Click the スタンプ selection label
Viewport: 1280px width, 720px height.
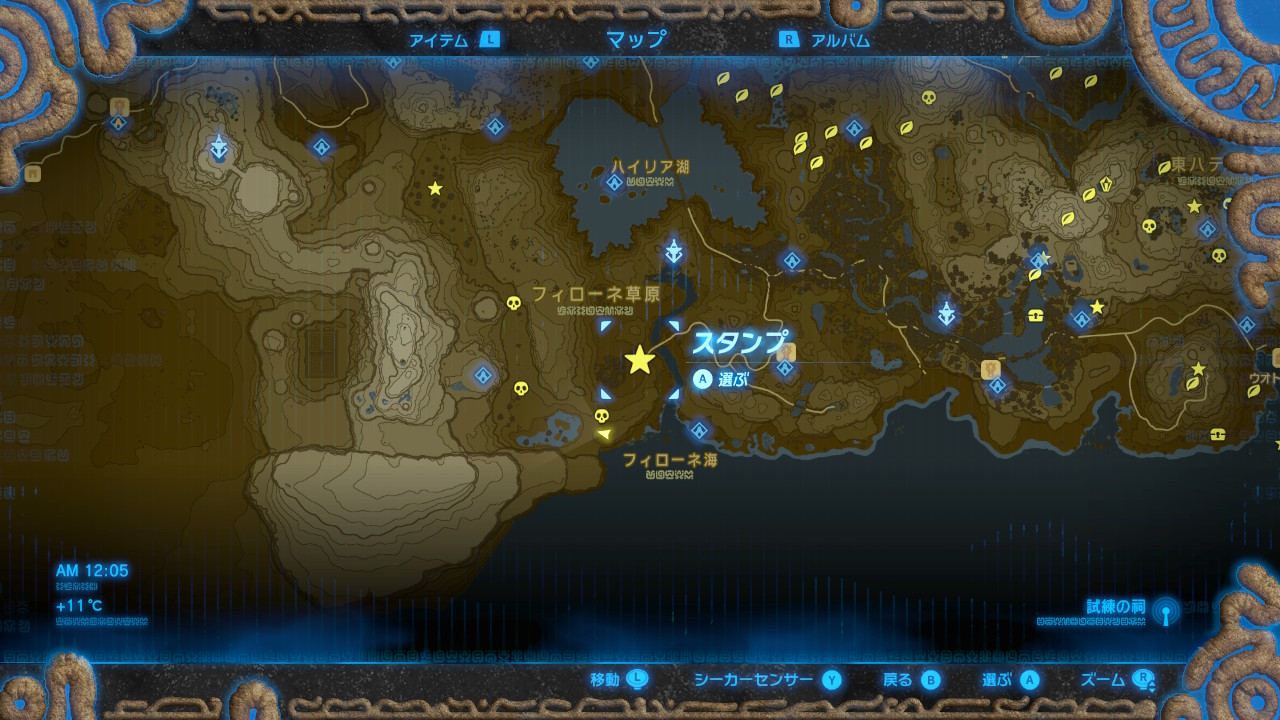738,341
